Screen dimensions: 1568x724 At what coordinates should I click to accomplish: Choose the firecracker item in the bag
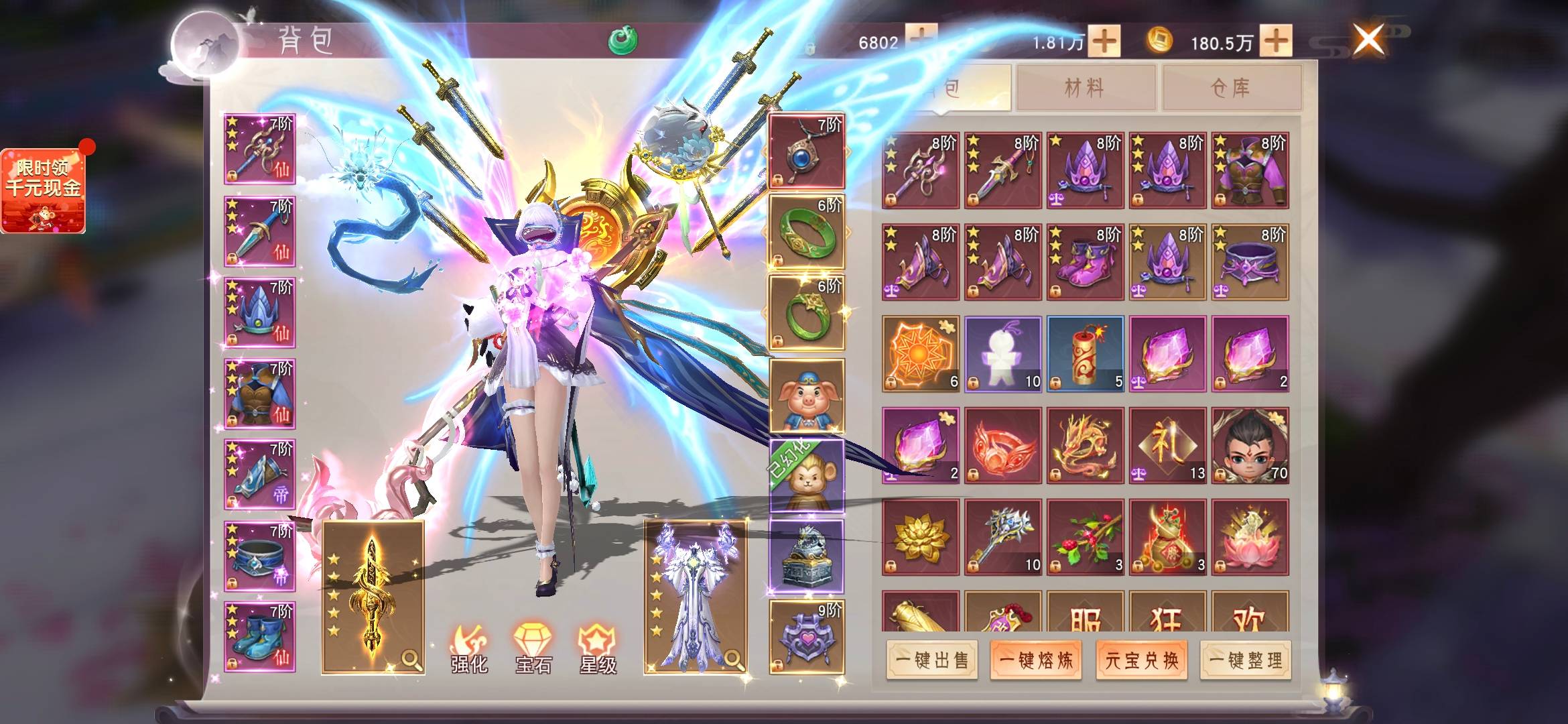1085,354
